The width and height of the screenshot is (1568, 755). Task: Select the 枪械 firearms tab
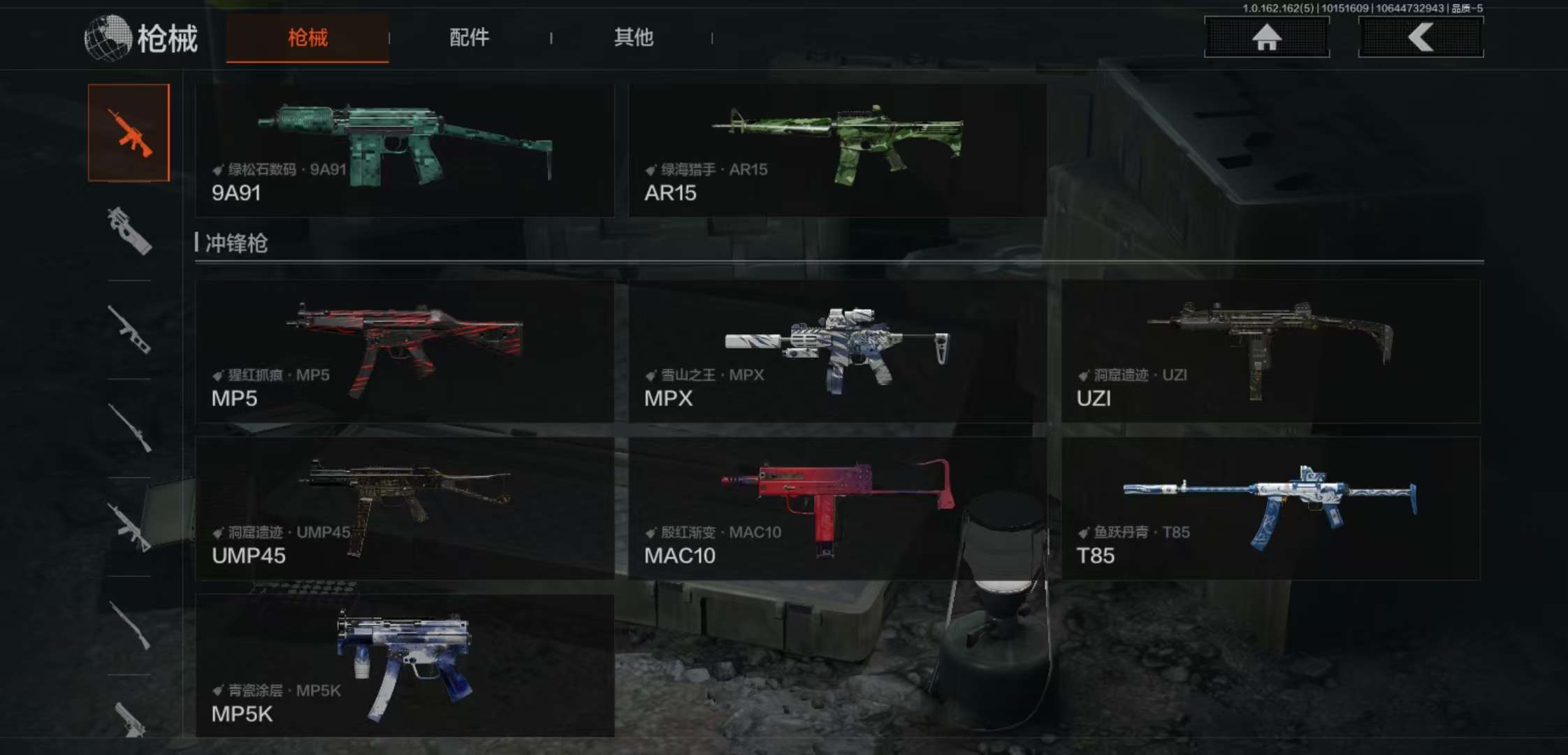(x=307, y=38)
